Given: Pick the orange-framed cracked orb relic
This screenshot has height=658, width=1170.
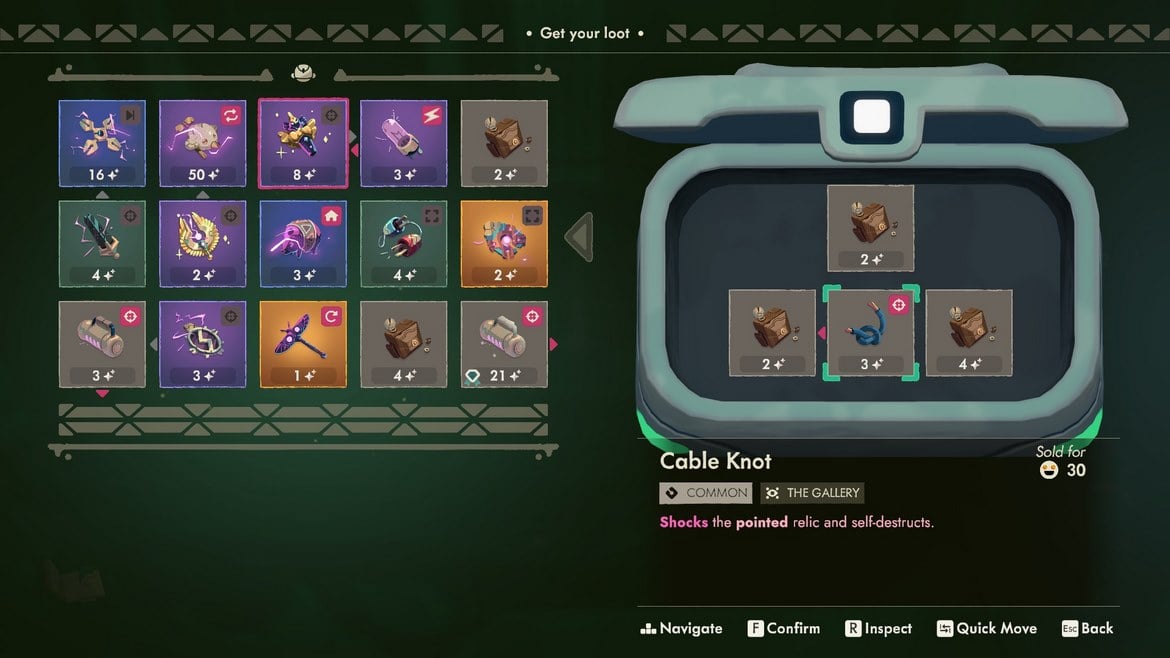Looking at the screenshot, I should pyautogui.click(x=504, y=244).
